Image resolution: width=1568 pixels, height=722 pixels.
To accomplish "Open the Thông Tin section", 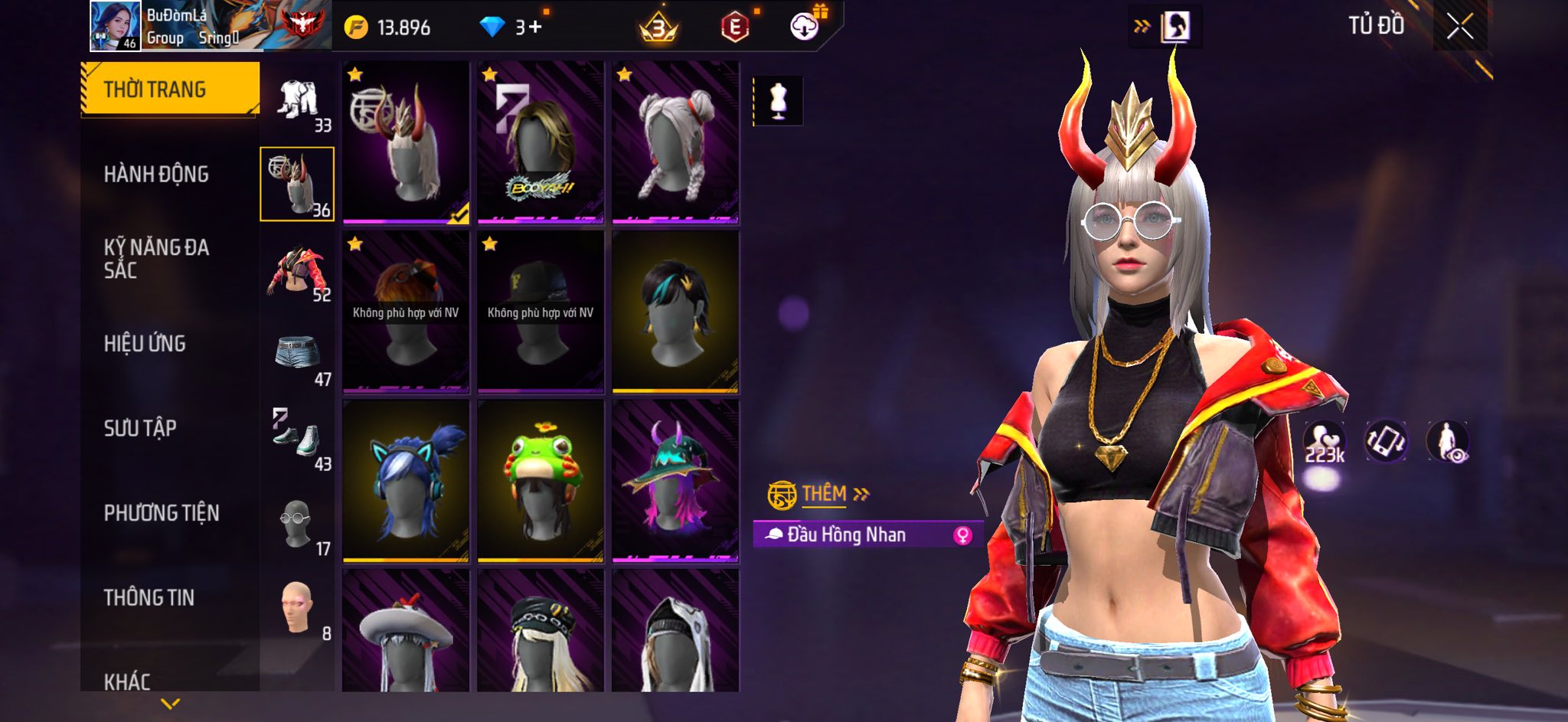I will click(x=149, y=597).
